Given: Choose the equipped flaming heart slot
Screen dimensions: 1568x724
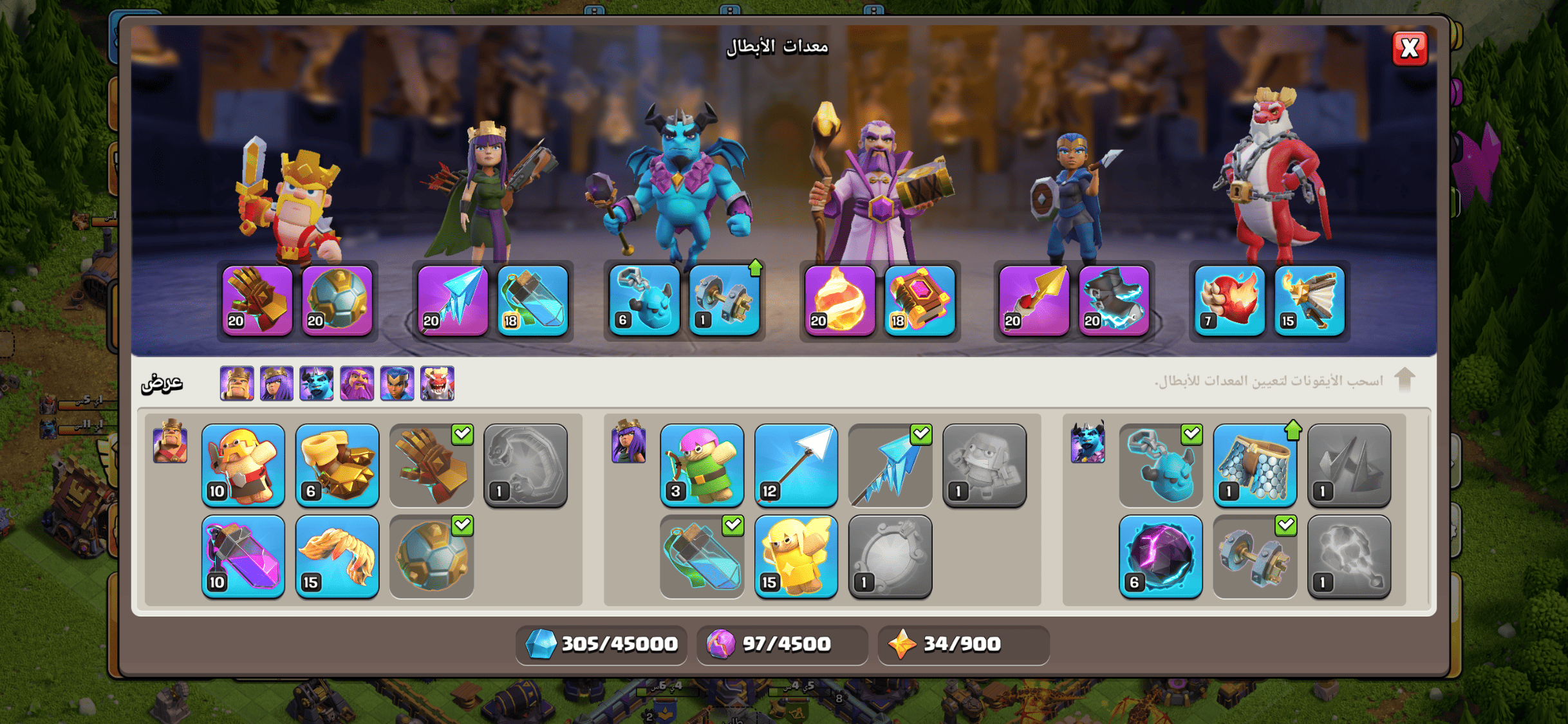Looking at the screenshot, I should coord(1230,301).
